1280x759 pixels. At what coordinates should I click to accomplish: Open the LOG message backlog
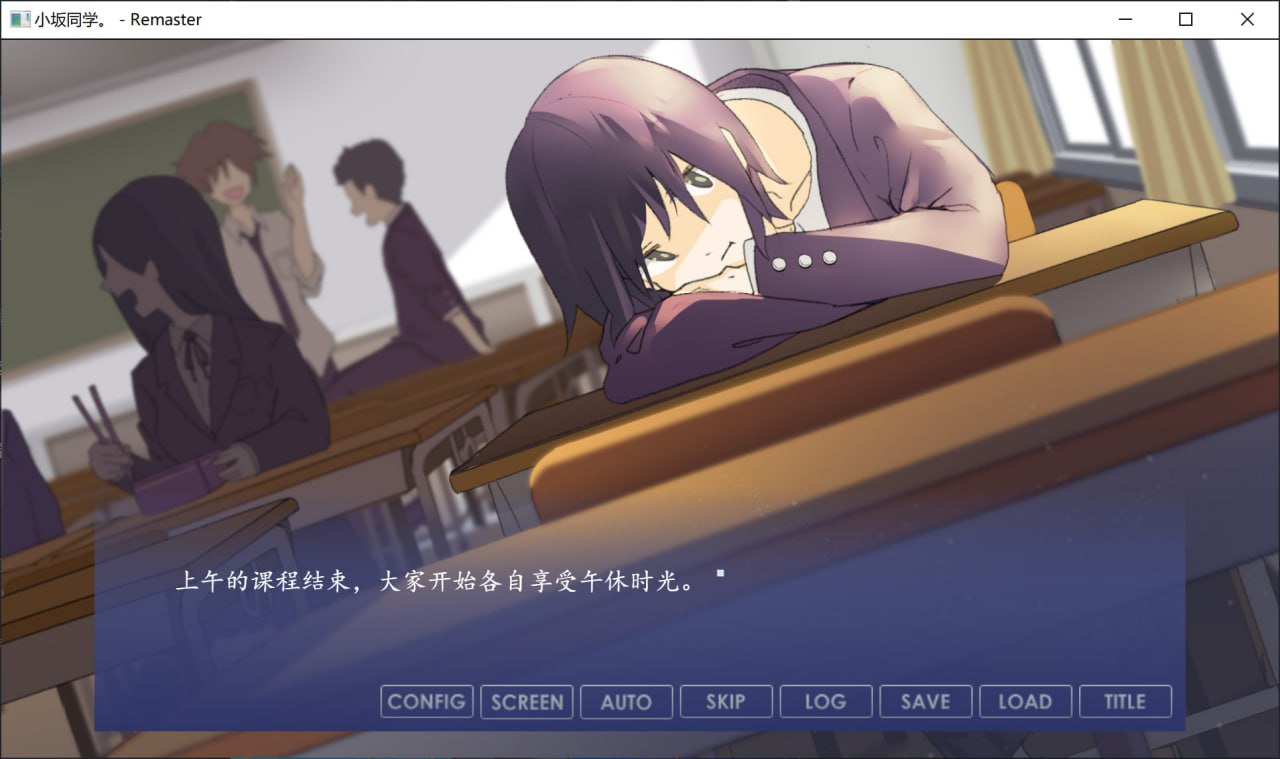pyautogui.click(x=826, y=701)
